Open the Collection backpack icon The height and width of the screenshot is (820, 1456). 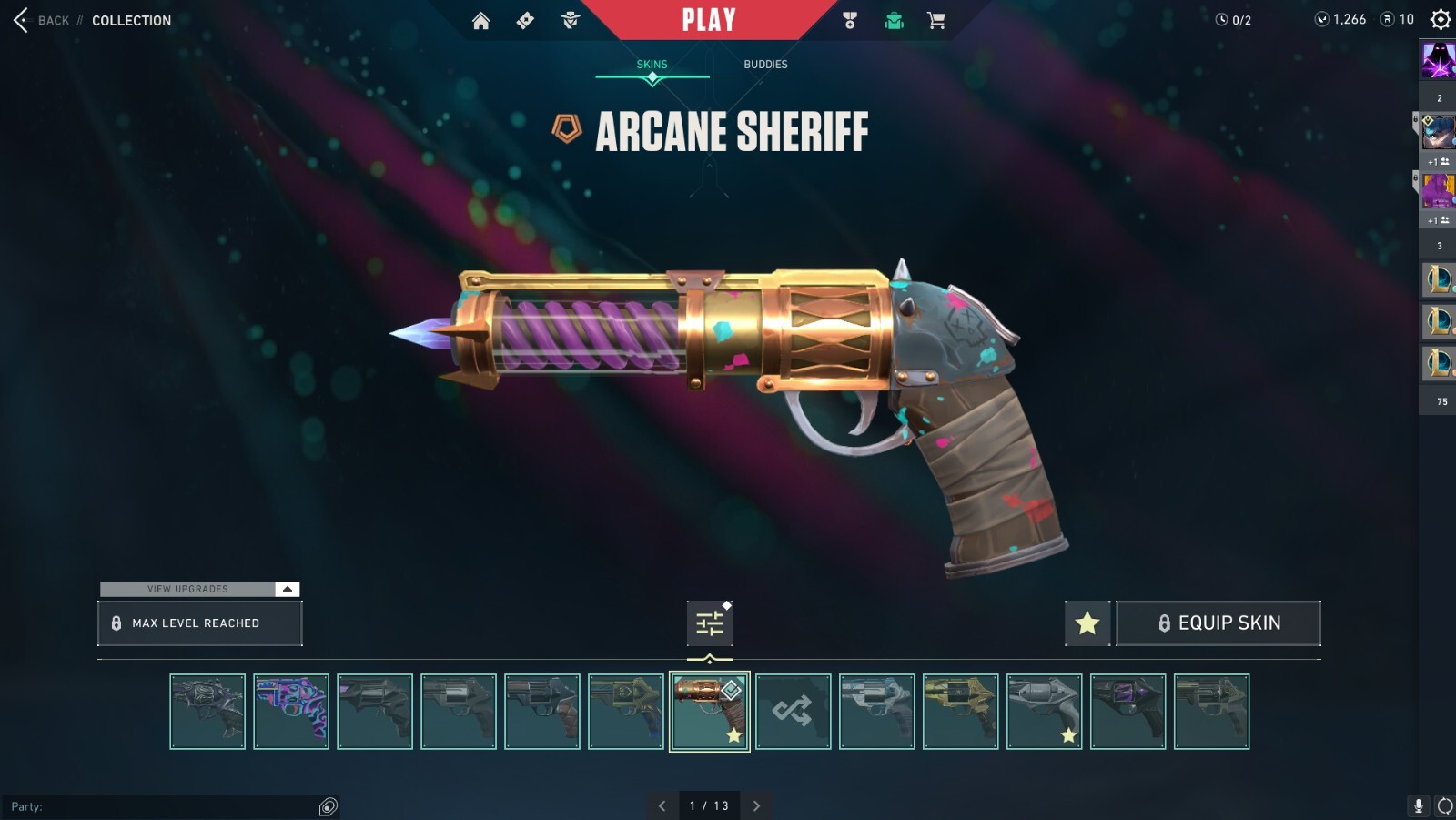[x=893, y=19]
